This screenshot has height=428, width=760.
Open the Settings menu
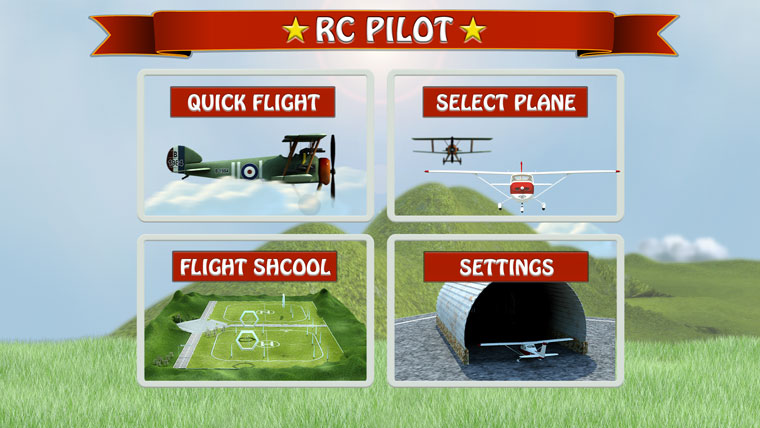point(505,309)
